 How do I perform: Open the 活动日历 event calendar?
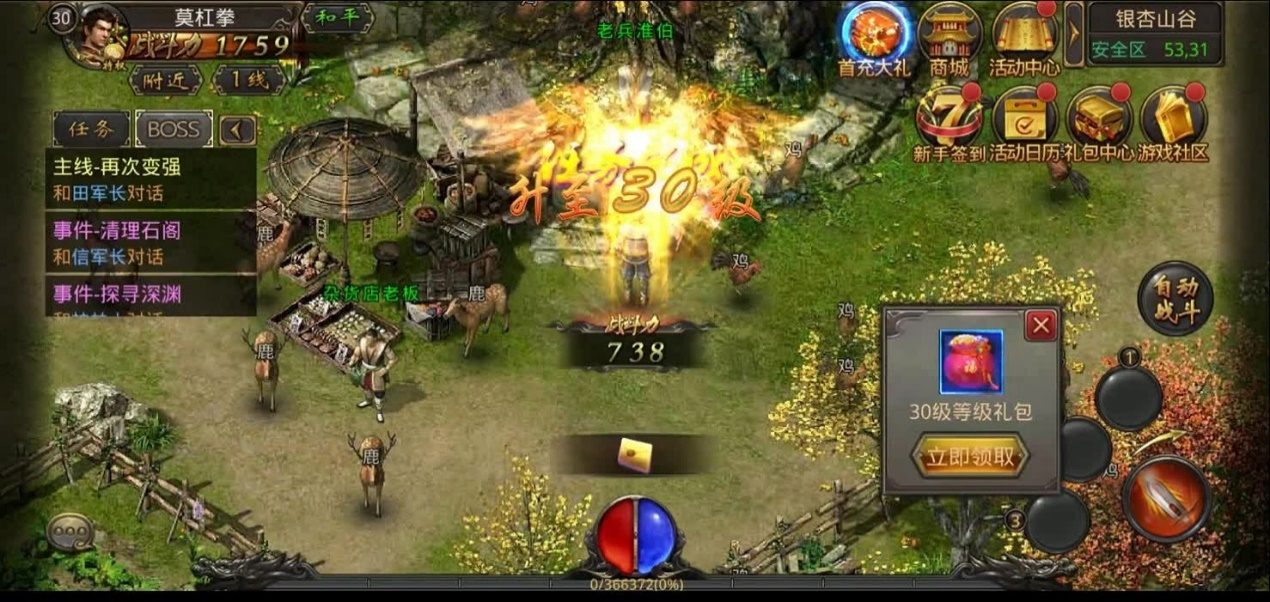[1024, 122]
